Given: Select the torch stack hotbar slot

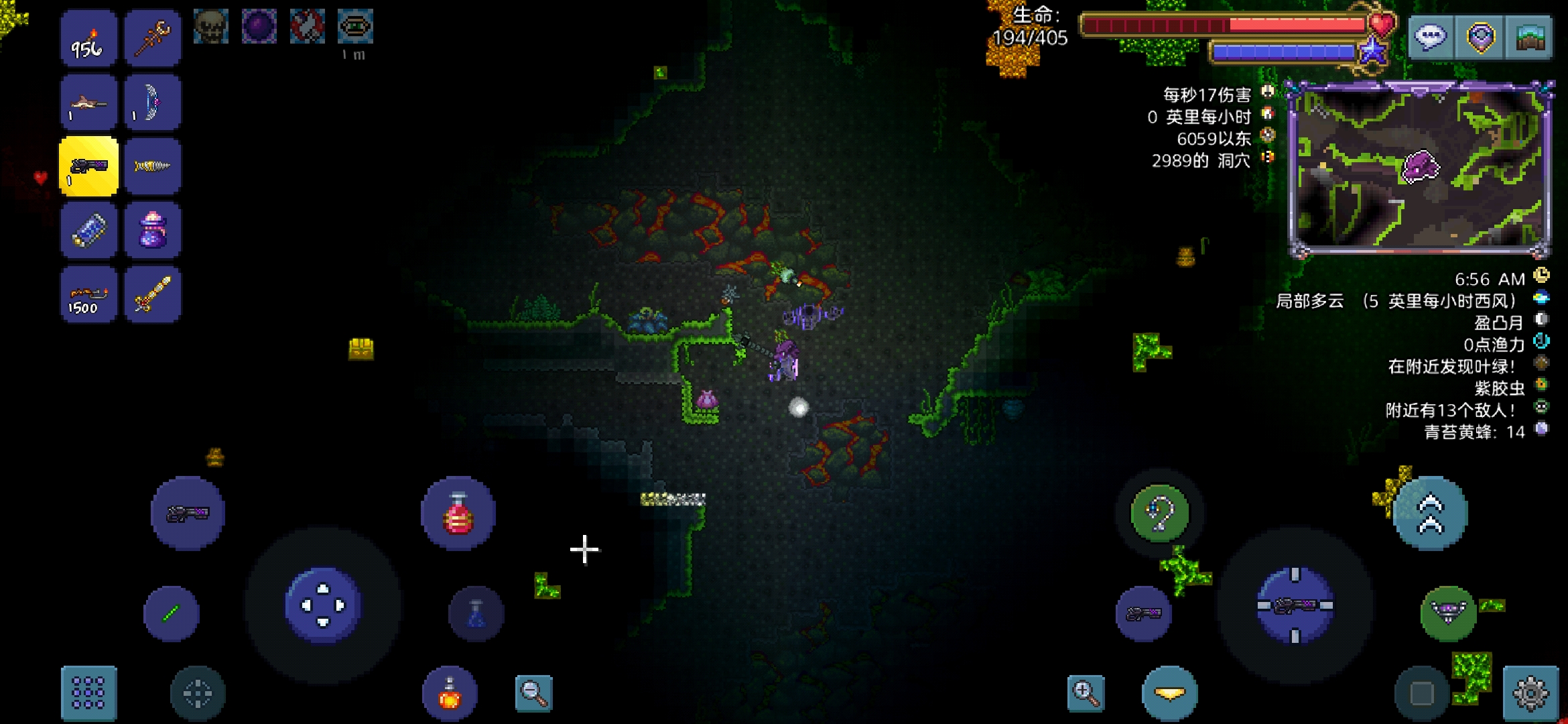Looking at the screenshot, I should [88, 39].
